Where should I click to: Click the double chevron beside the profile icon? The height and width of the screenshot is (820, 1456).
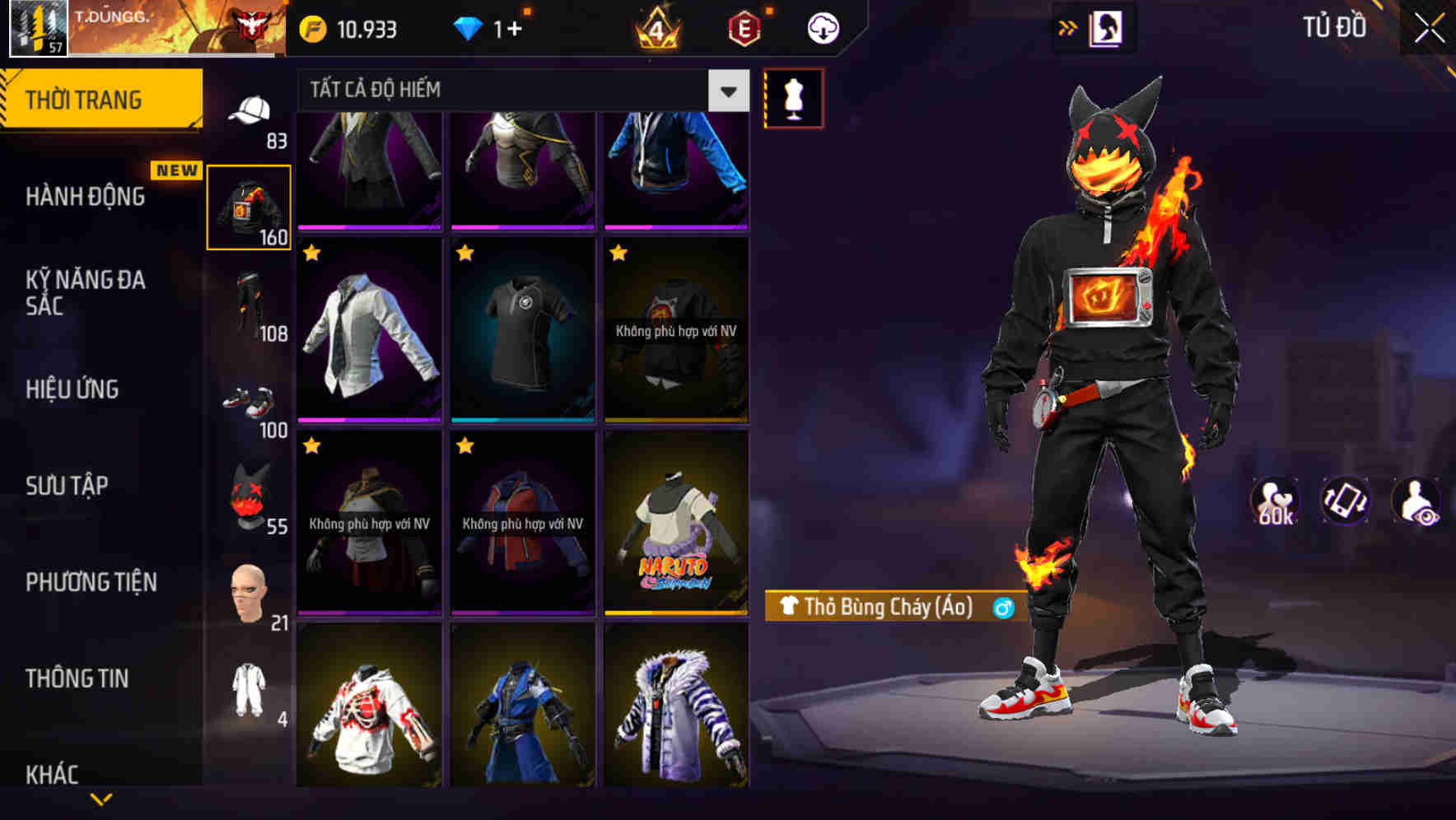[1066, 26]
